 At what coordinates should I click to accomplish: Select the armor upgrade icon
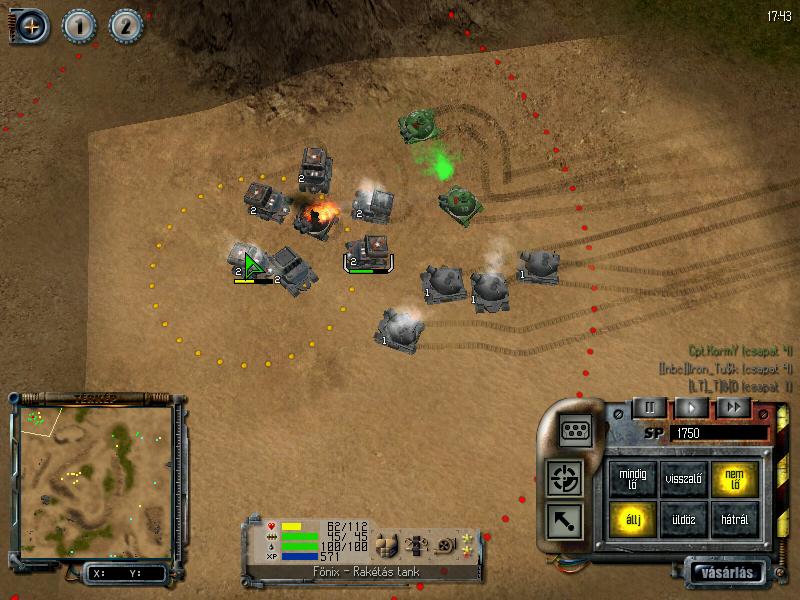point(386,545)
